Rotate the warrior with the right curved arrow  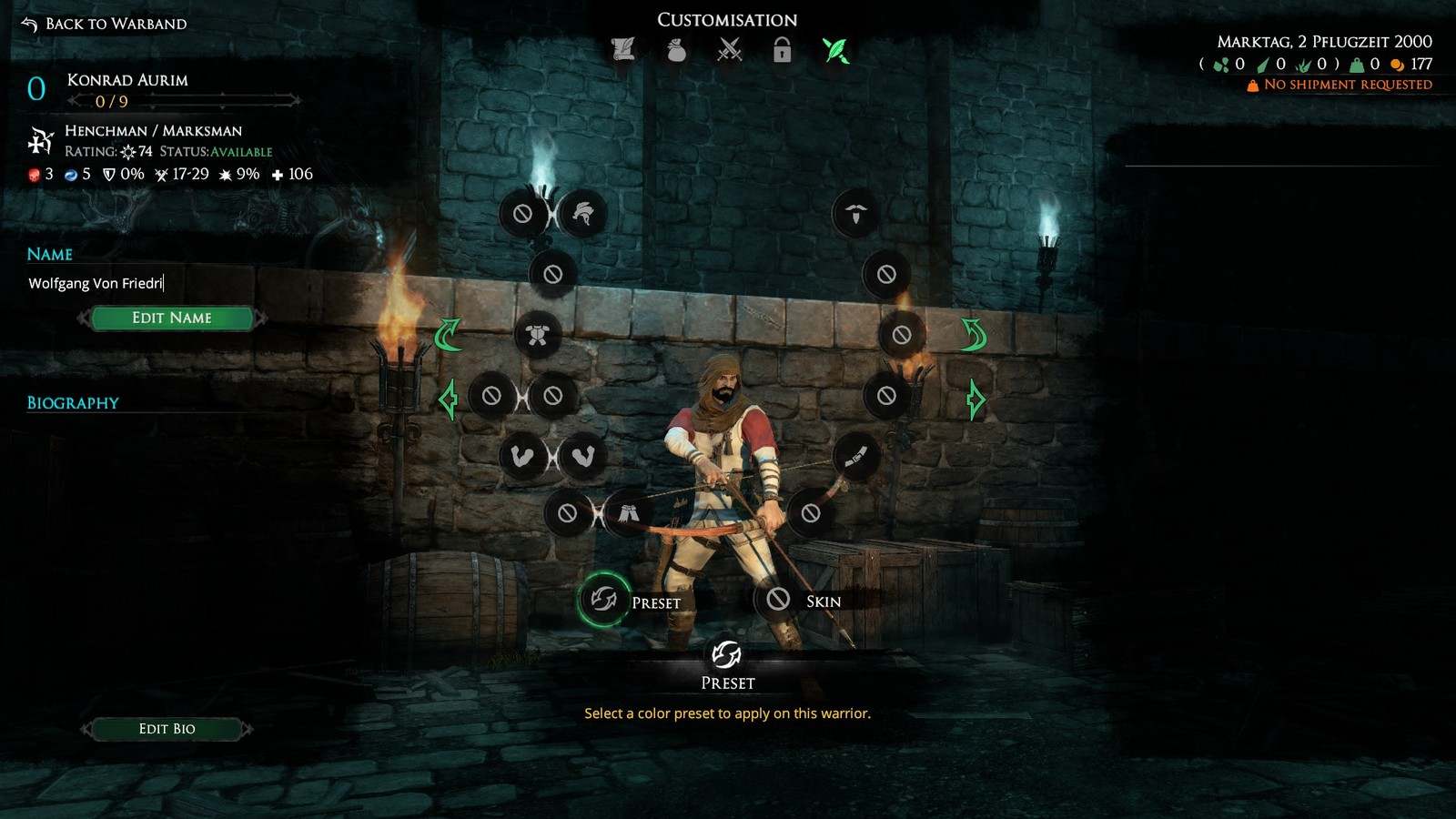click(x=974, y=335)
